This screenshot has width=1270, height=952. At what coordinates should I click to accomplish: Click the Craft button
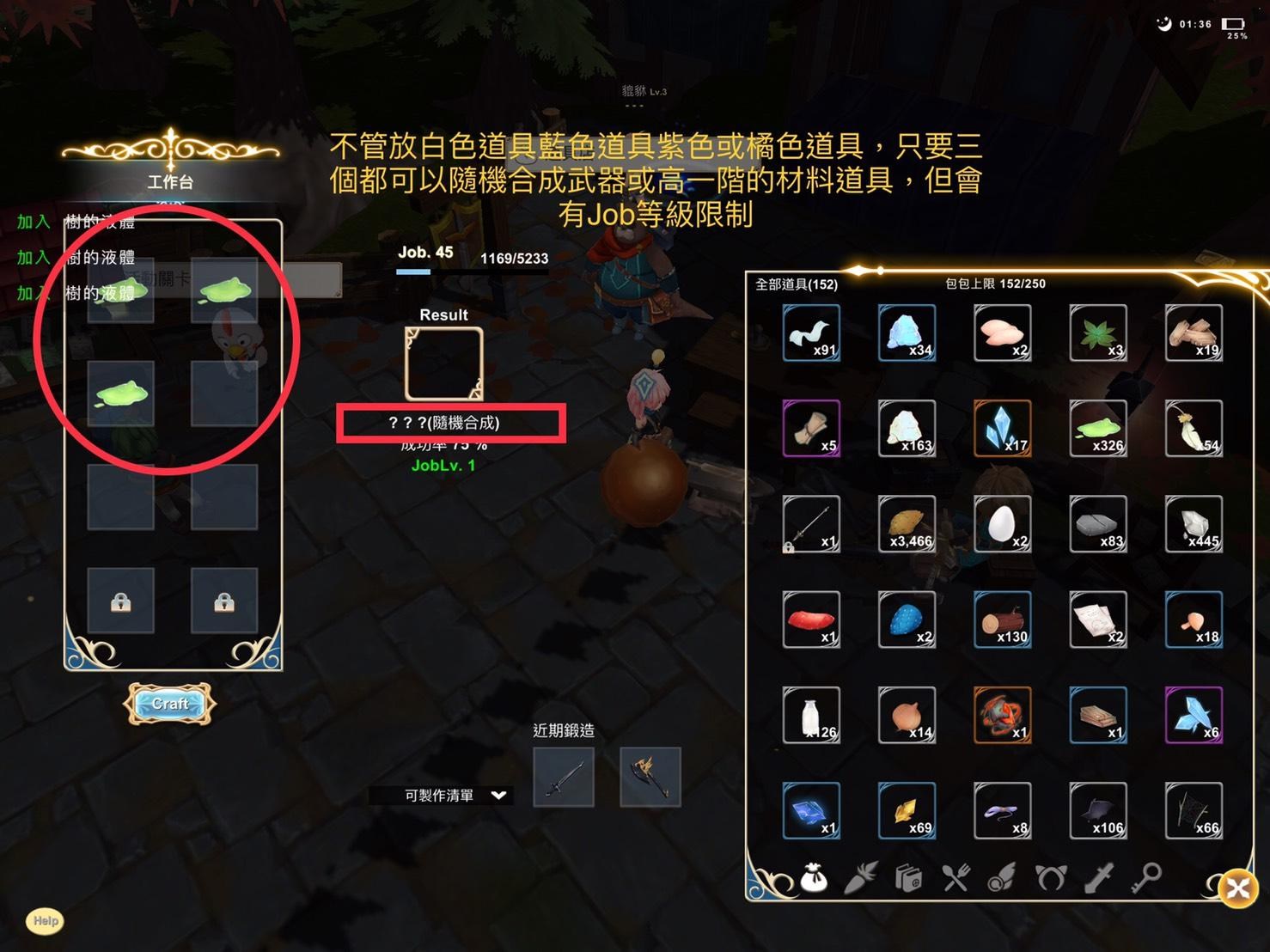coord(170,704)
